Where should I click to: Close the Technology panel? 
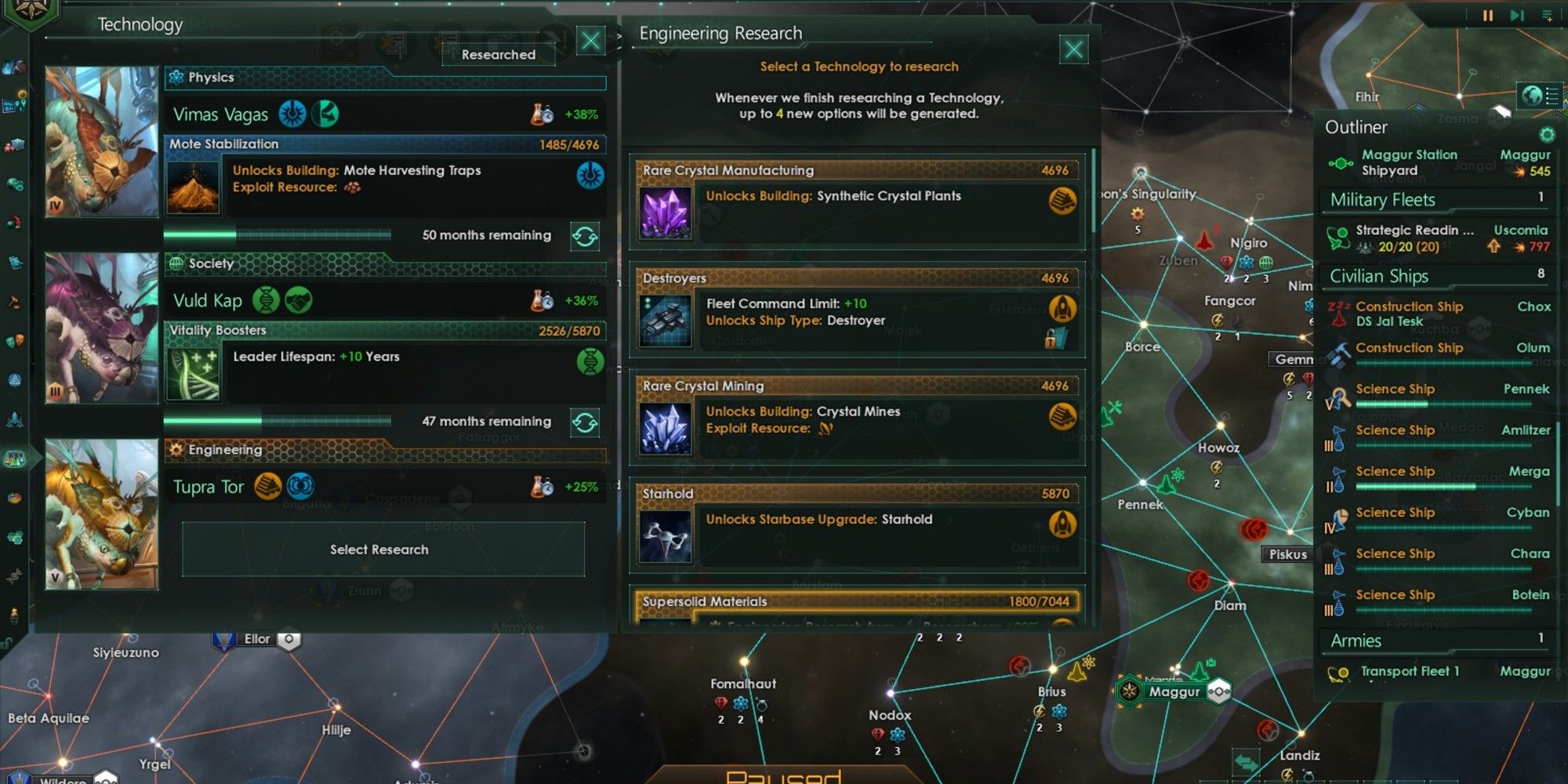coord(591,41)
